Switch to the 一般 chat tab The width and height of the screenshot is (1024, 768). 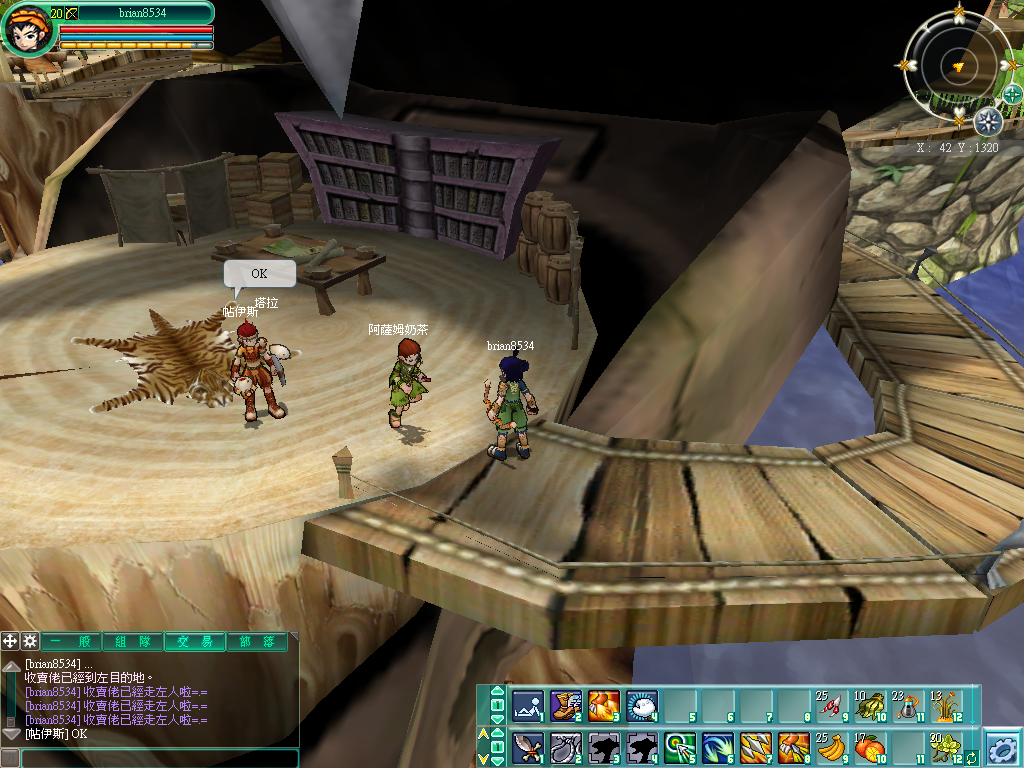coord(70,642)
